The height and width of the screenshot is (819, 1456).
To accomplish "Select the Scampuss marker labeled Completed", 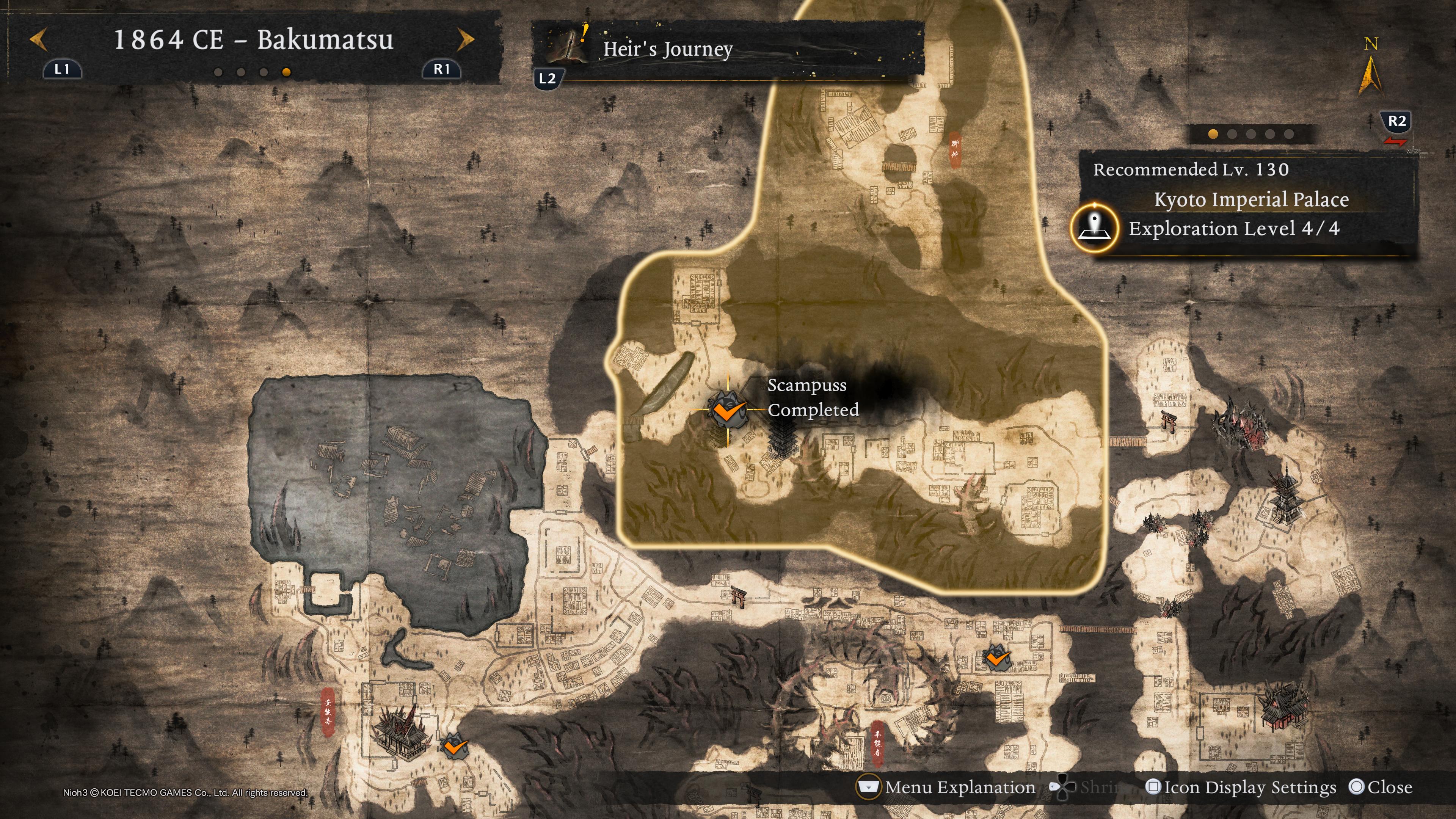I will [728, 410].
